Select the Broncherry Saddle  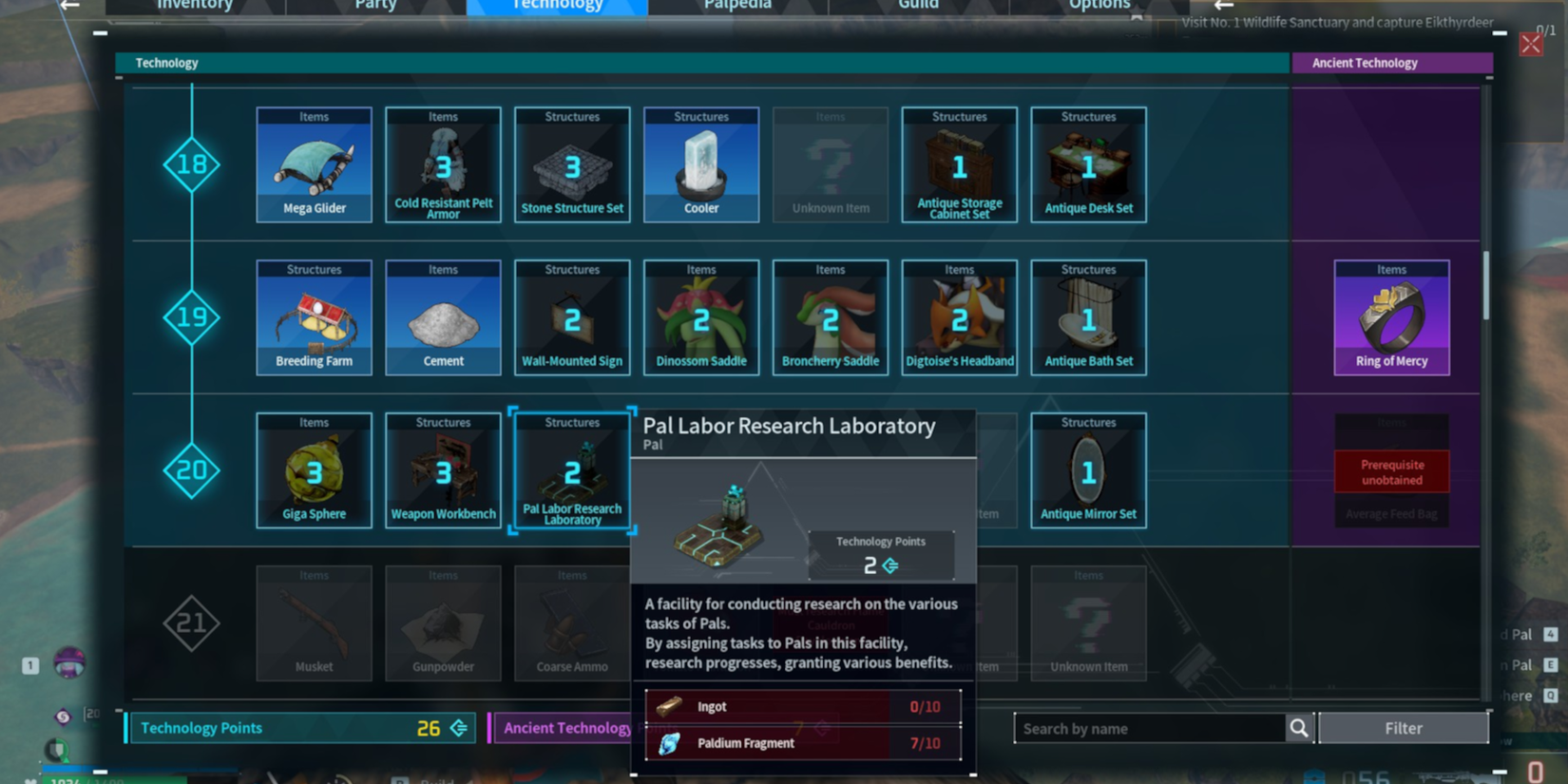830,317
